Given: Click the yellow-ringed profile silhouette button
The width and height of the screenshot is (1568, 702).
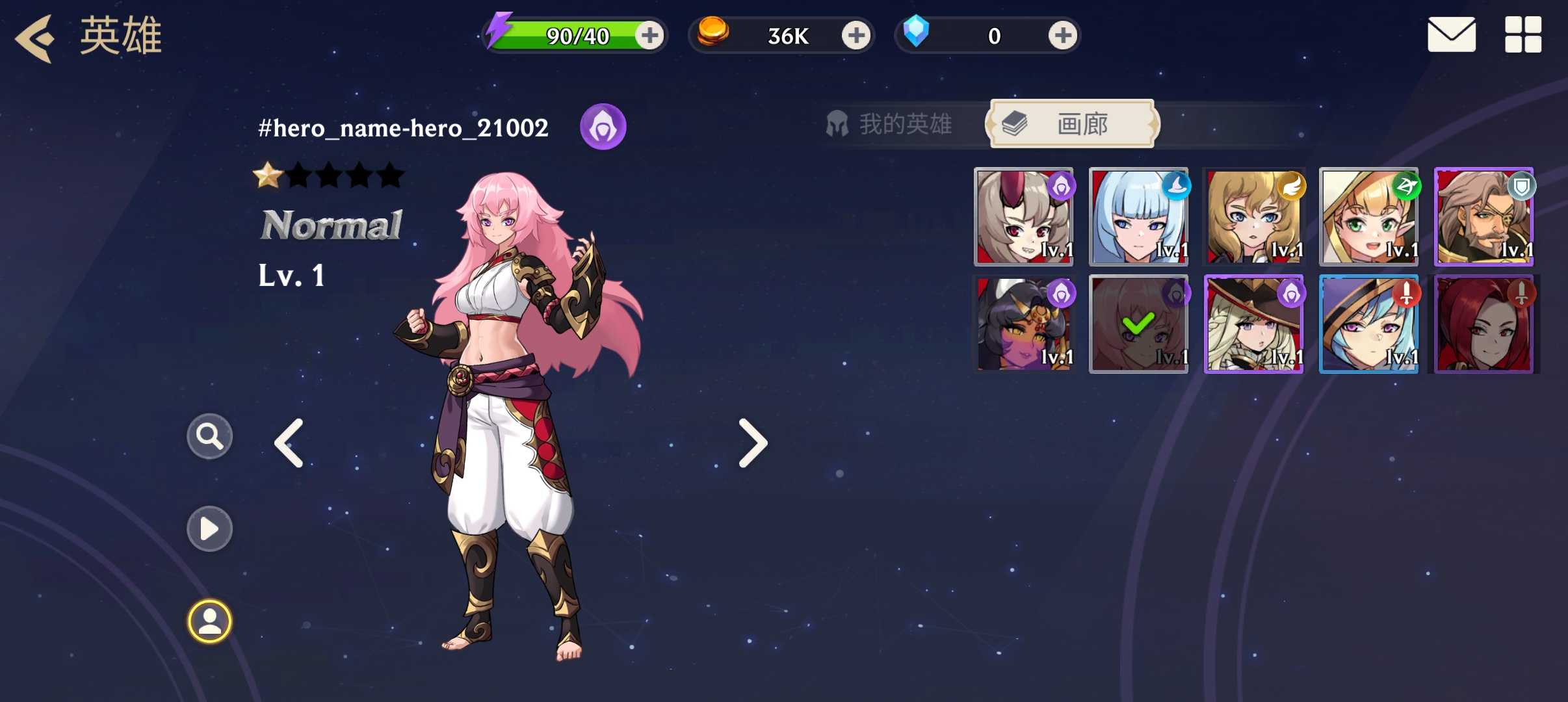Looking at the screenshot, I should tap(209, 621).
